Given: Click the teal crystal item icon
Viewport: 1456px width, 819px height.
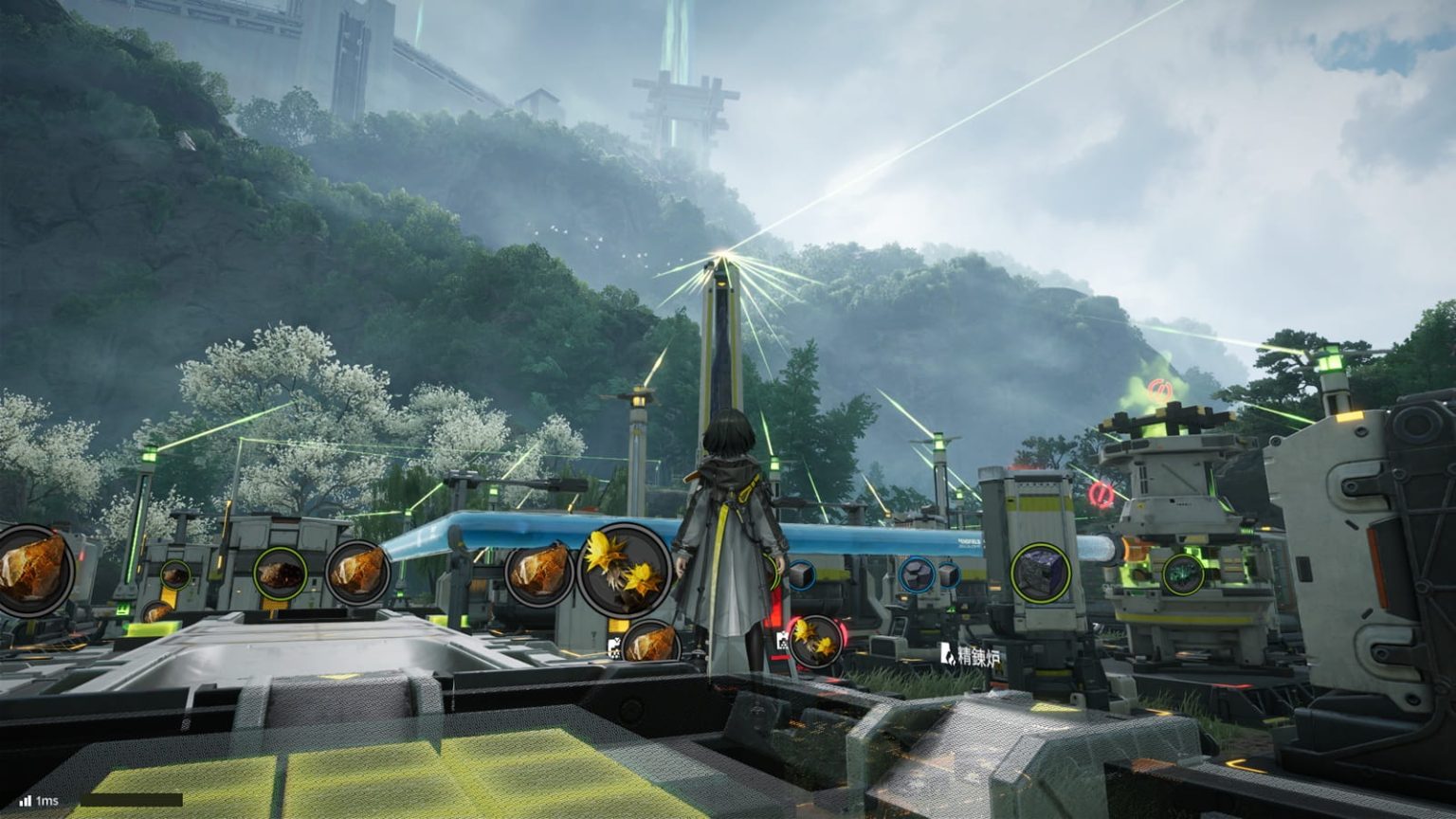Looking at the screenshot, I should pyautogui.click(x=1183, y=574).
